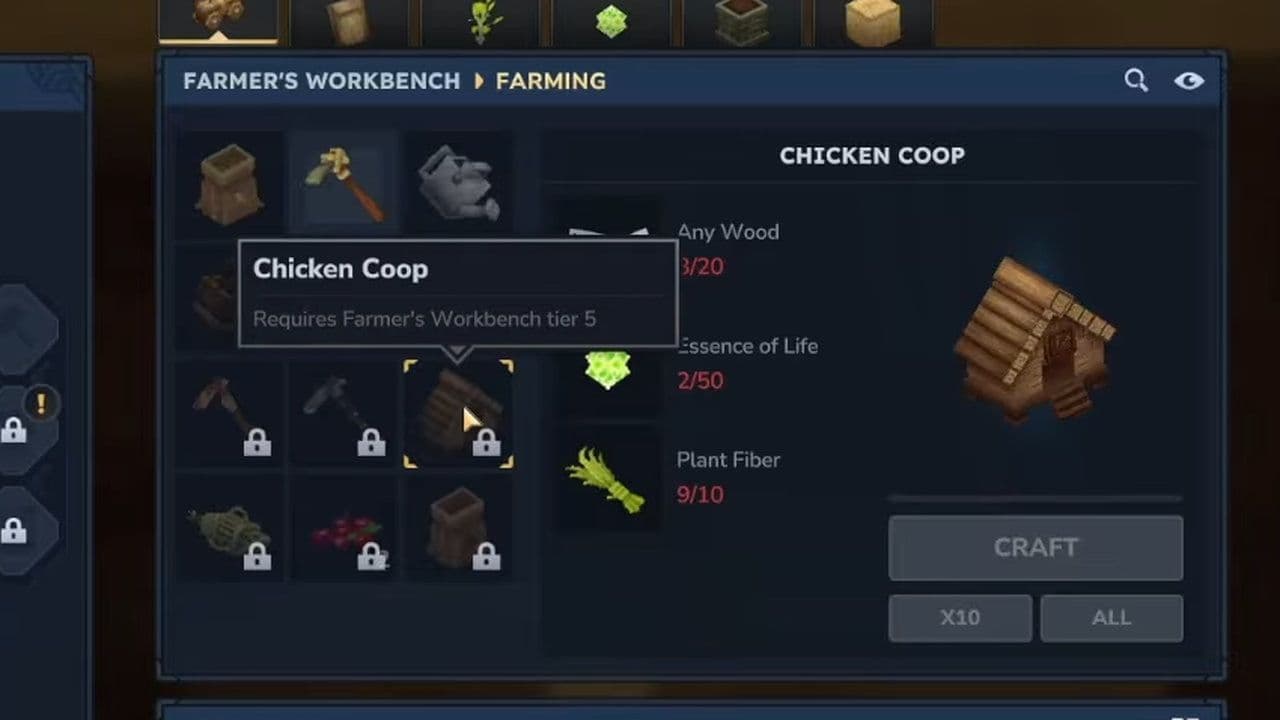Open recipe search via the magnifier icon
This screenshot has height=720, width=1280.
[1136, 80]
